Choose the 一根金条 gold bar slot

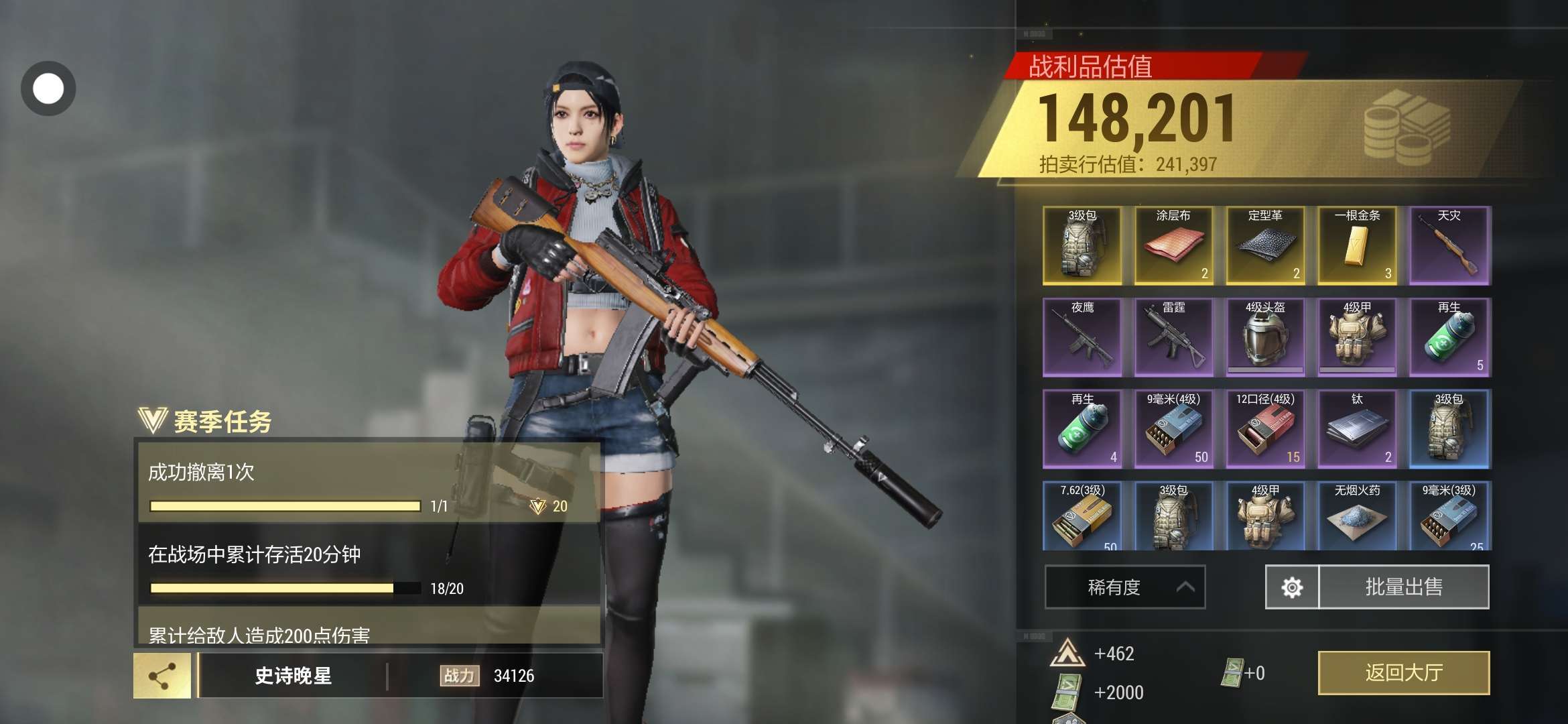pyautogui.click(x=1357, y=245)
